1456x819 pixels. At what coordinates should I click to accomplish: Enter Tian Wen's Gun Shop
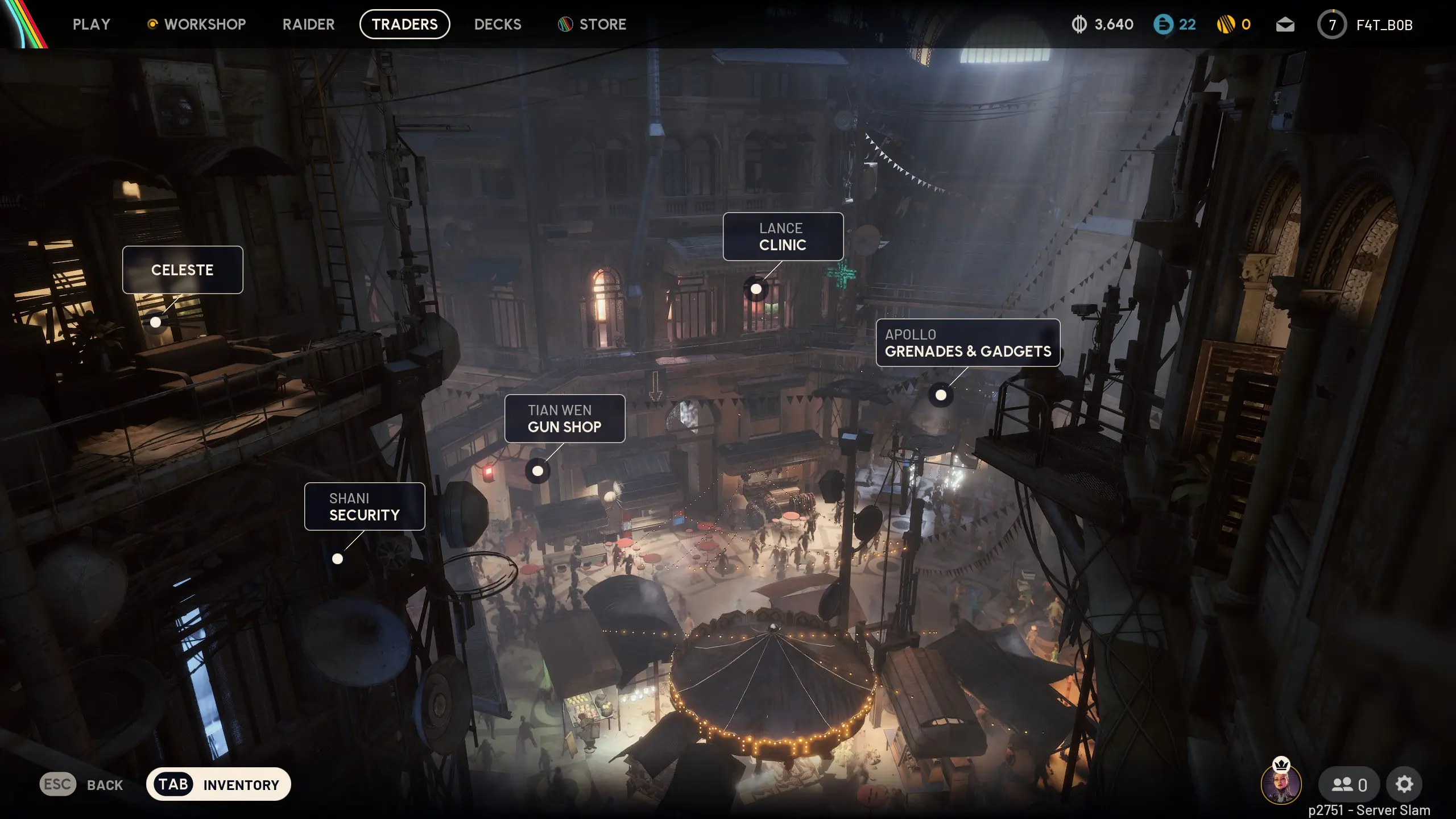[x=564, y=419]
